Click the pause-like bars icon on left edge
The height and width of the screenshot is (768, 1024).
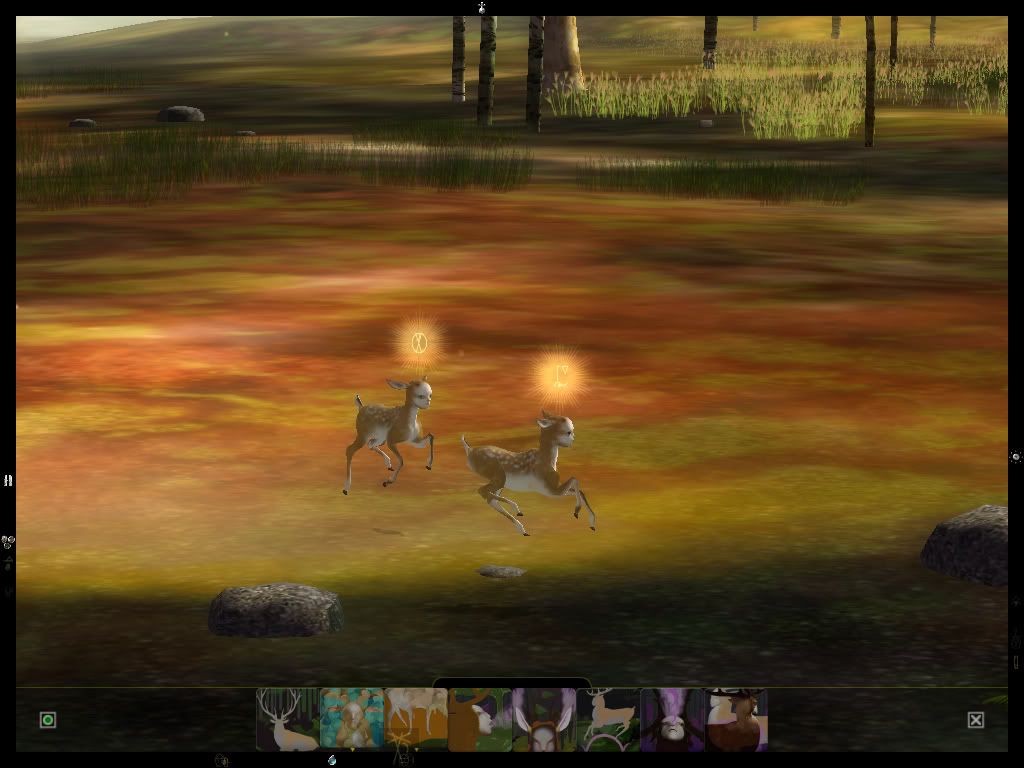point(8,481)
